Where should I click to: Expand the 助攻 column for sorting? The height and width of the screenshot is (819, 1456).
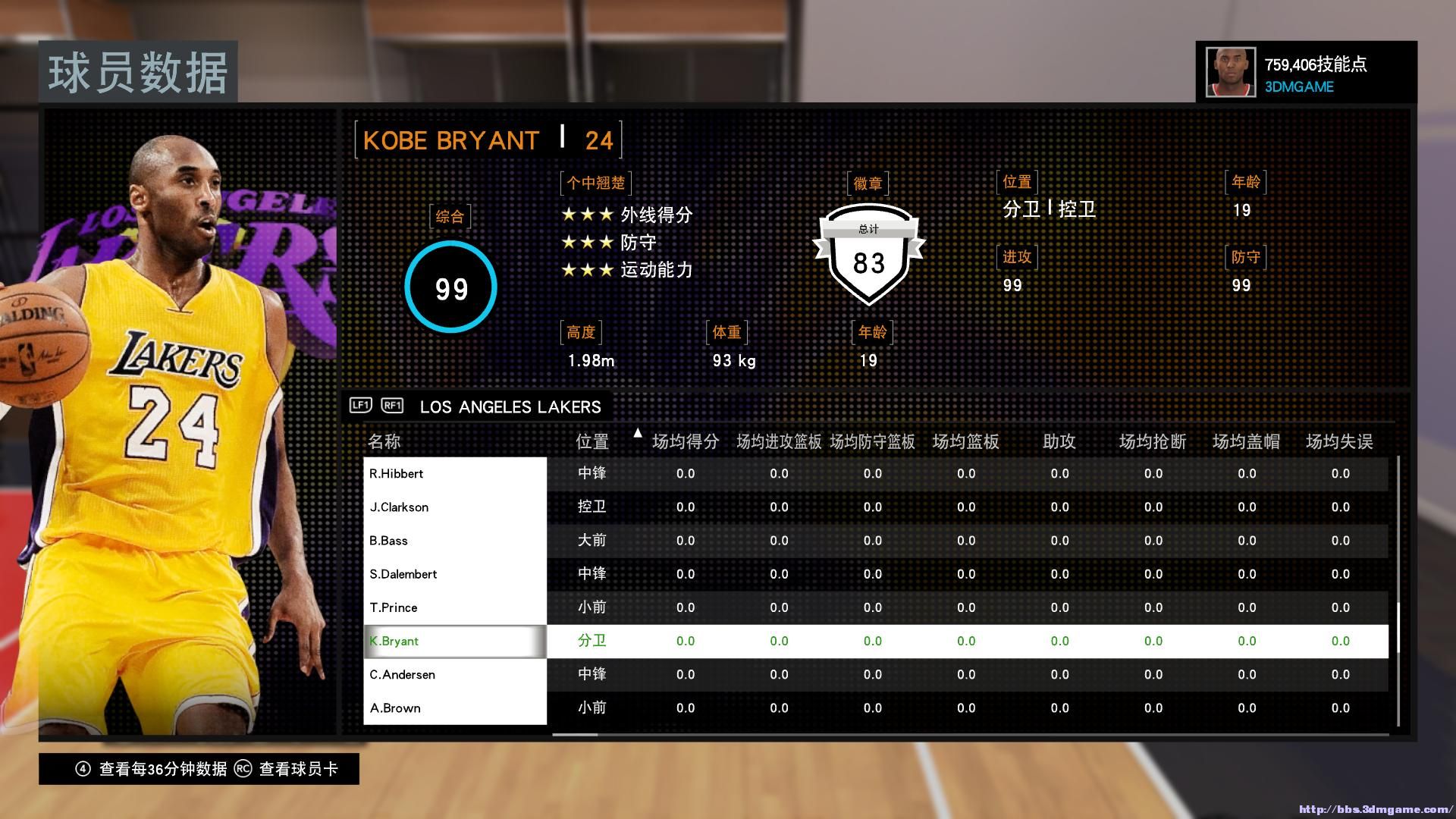click(x=1059, y=441)
